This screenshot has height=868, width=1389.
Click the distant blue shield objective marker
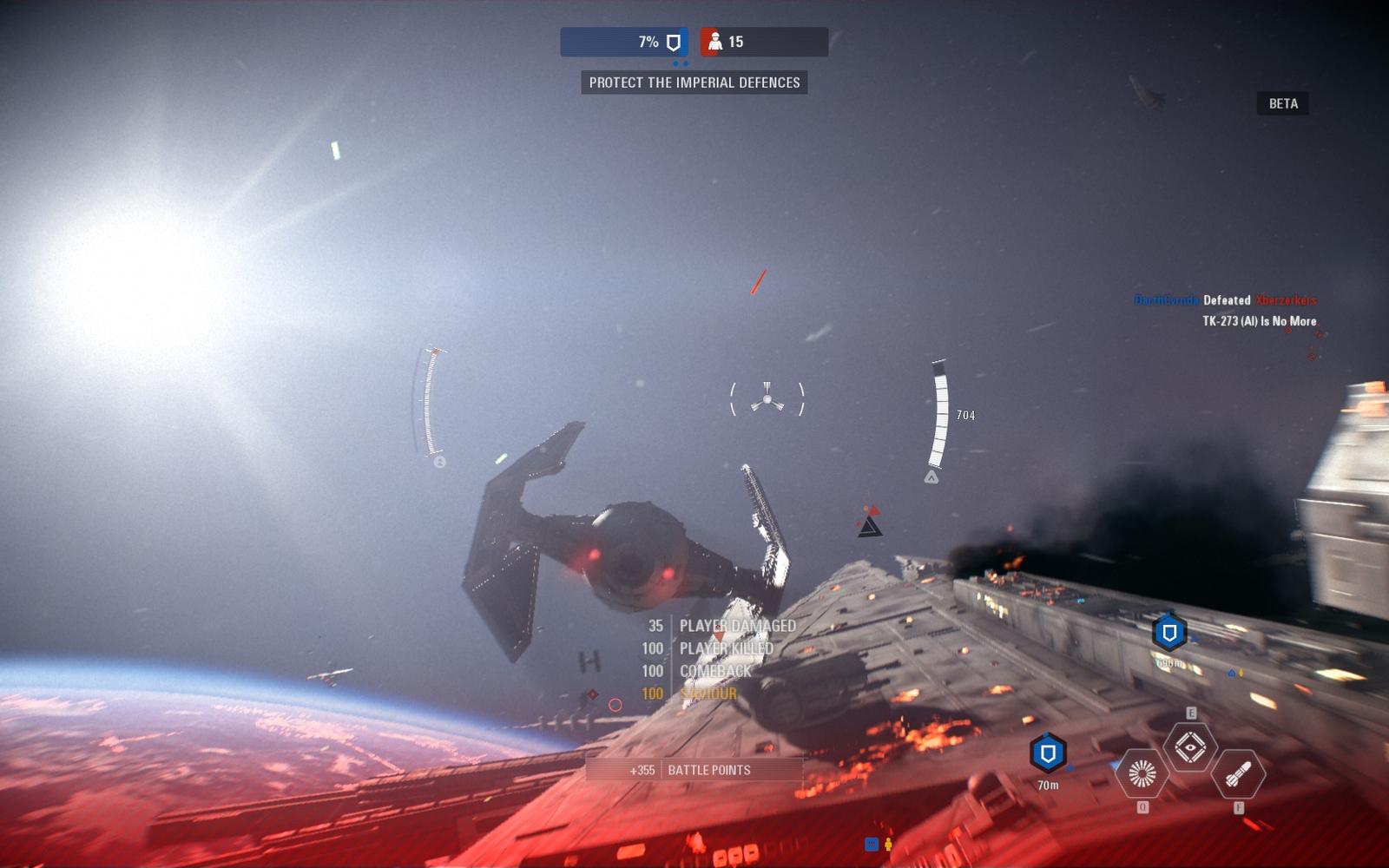click(1169, 633)
